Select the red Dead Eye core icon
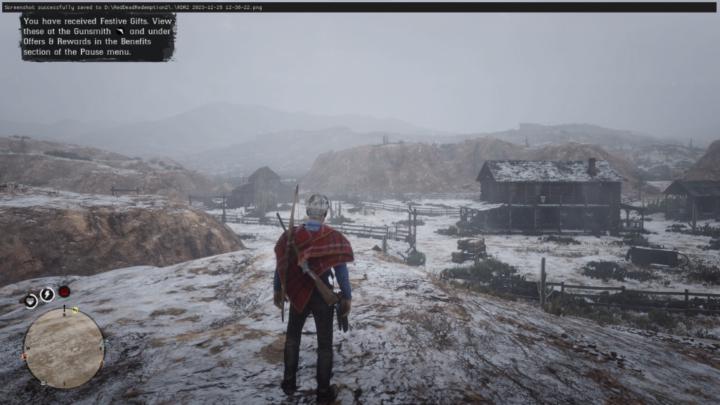This screenshot has width=720, height=405. [64, 292]
